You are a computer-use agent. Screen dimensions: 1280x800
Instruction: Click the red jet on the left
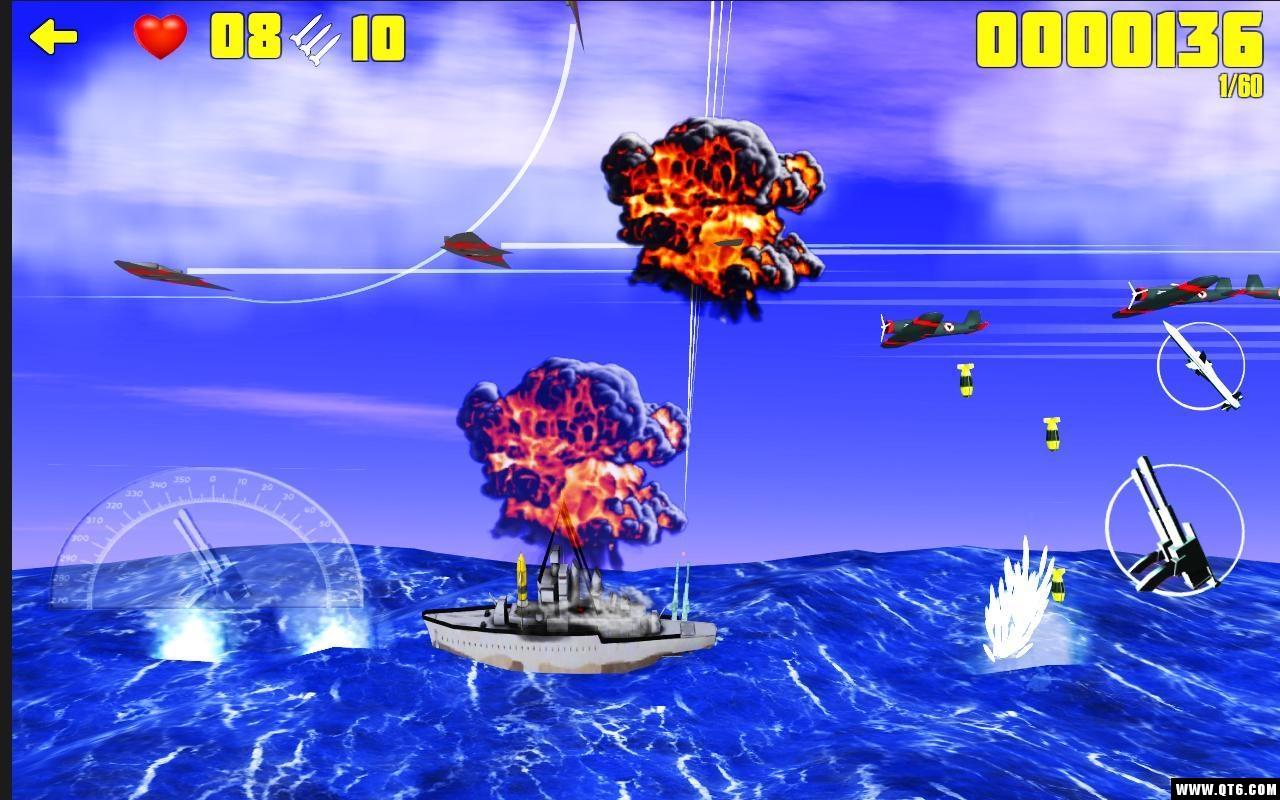tap(170, 272)
